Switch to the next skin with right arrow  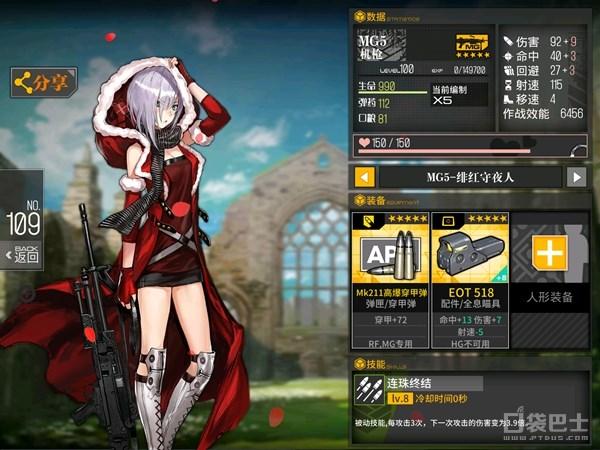576,178
